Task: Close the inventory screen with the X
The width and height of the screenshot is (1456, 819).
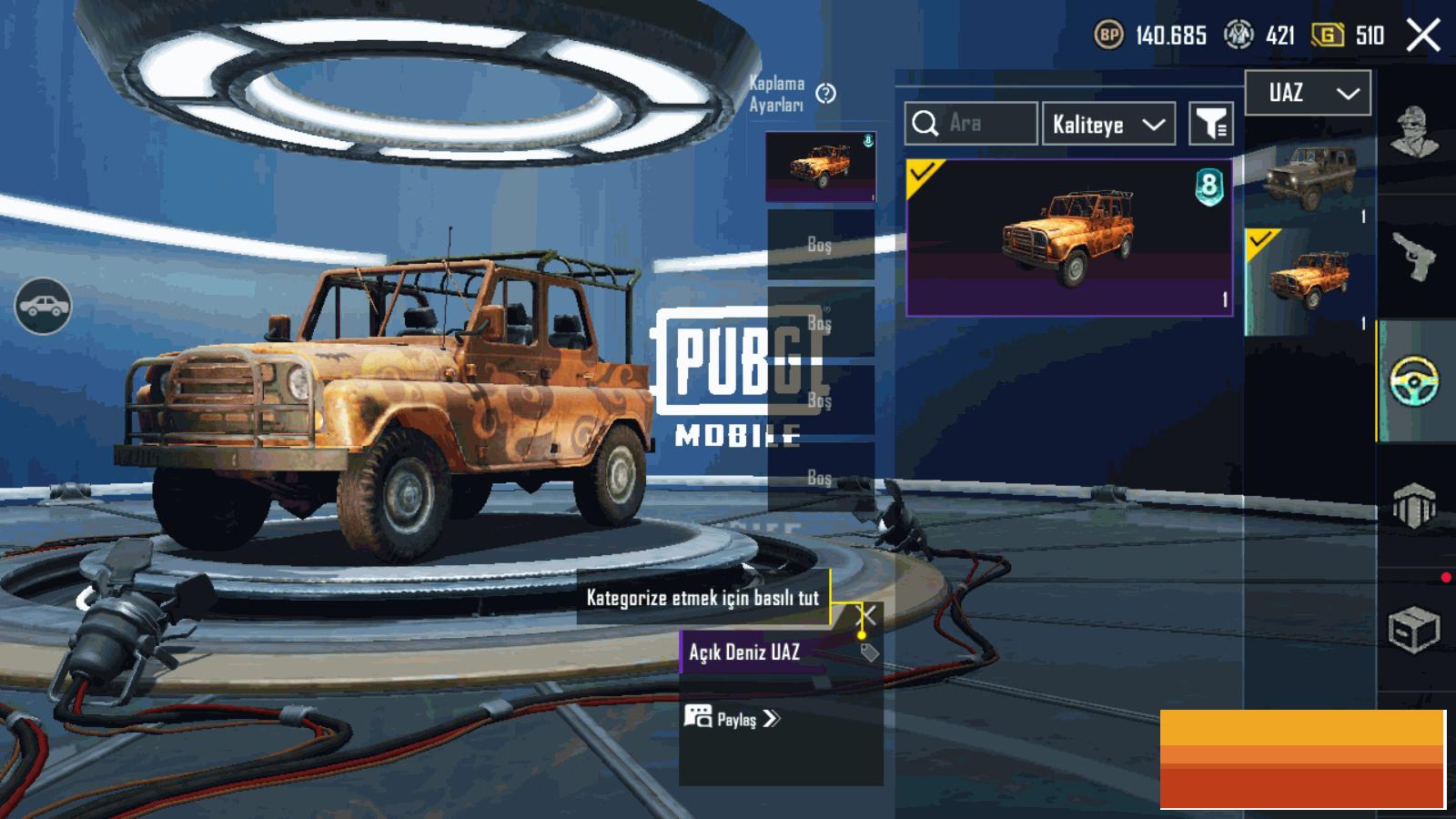Action: pos(1423,35)
